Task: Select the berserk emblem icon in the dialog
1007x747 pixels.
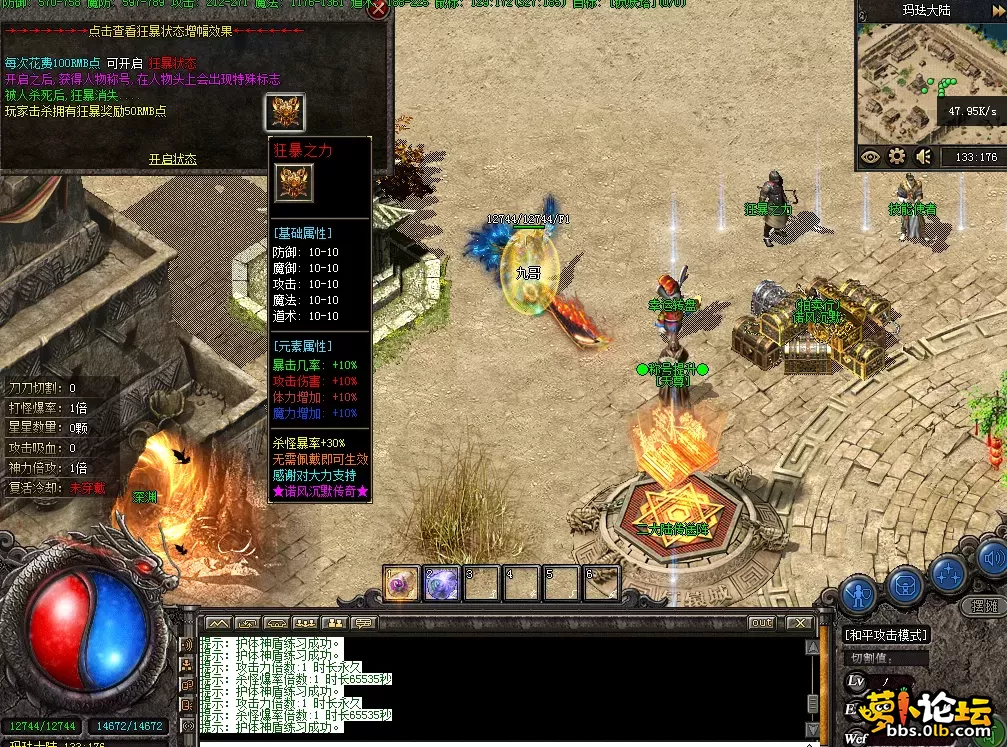Action: point(284,112)
